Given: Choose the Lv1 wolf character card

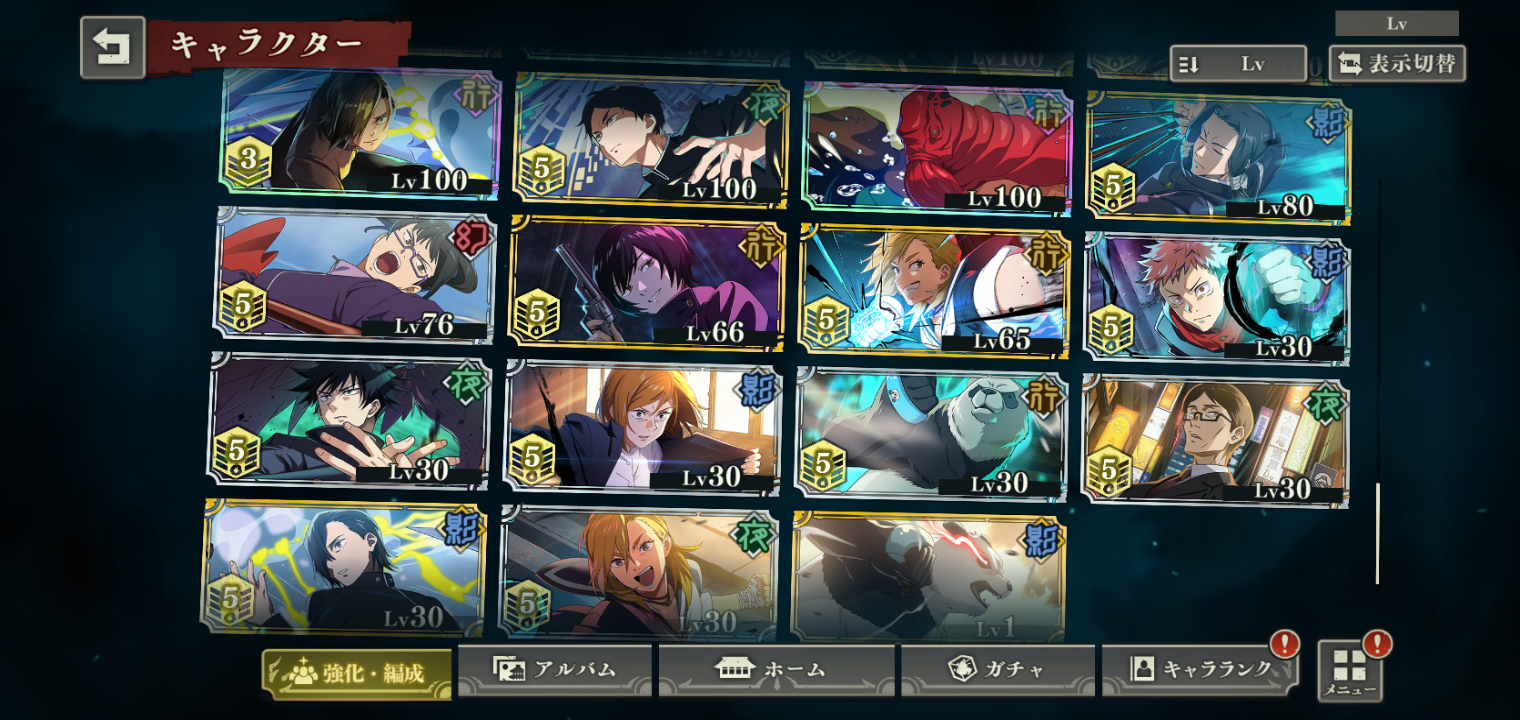Looking at the screenshot, I should tap(928, 576).
